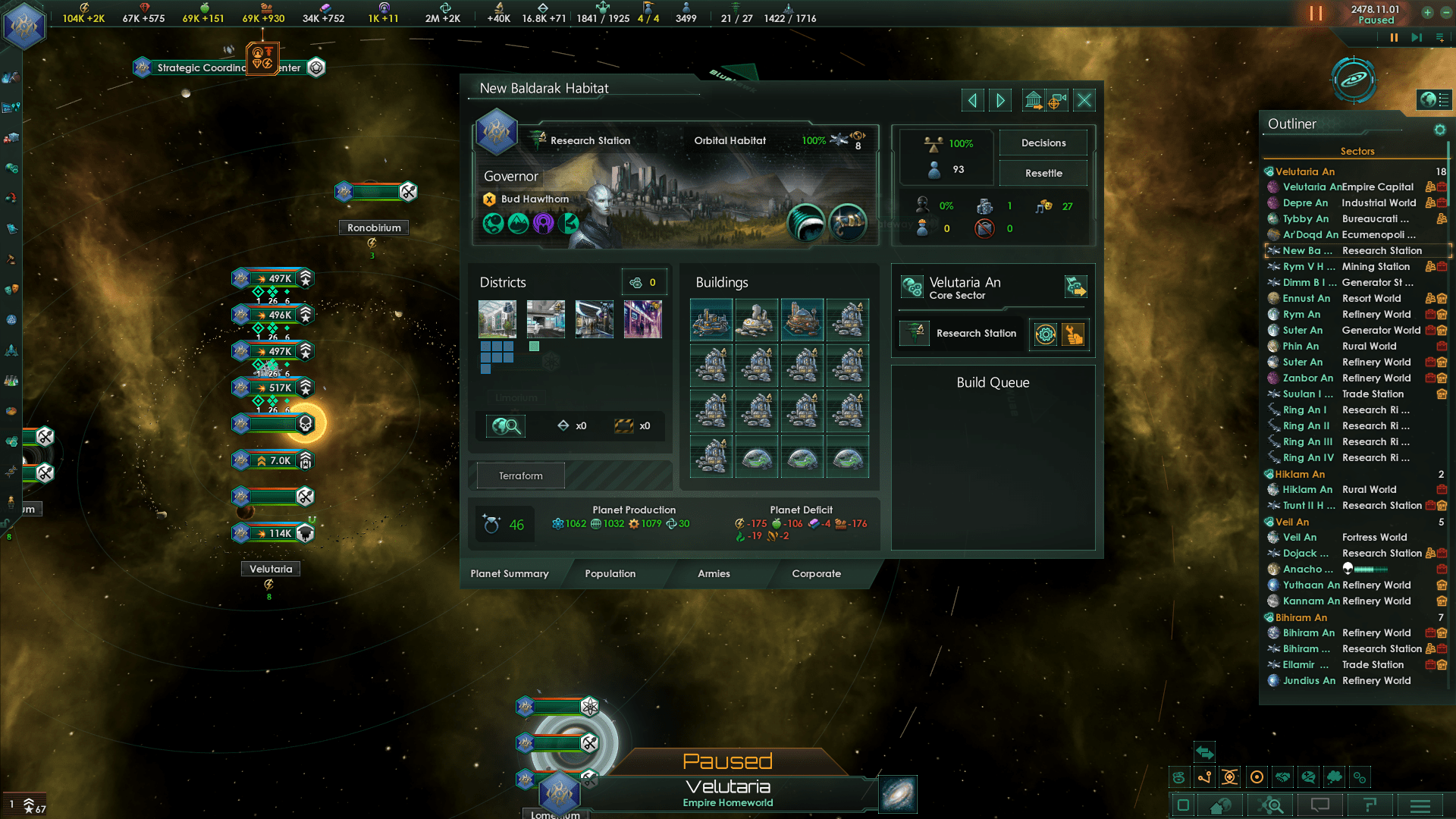Switch to the Population tab

tap(610, 574)
